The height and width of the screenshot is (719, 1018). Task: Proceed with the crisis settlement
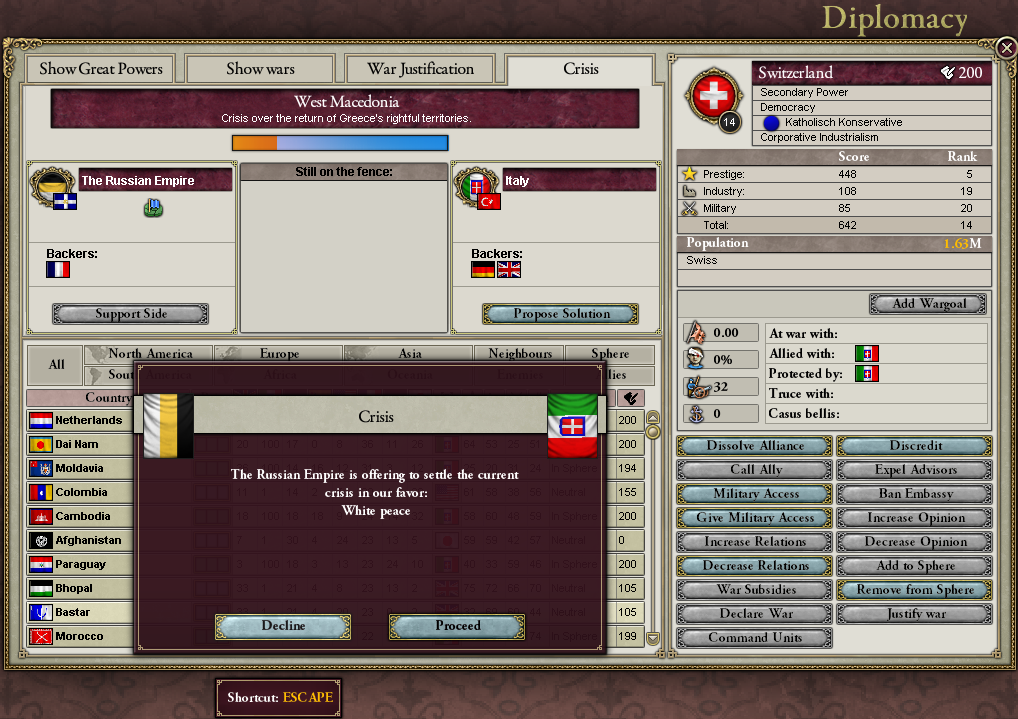click(x=457, y=626)
